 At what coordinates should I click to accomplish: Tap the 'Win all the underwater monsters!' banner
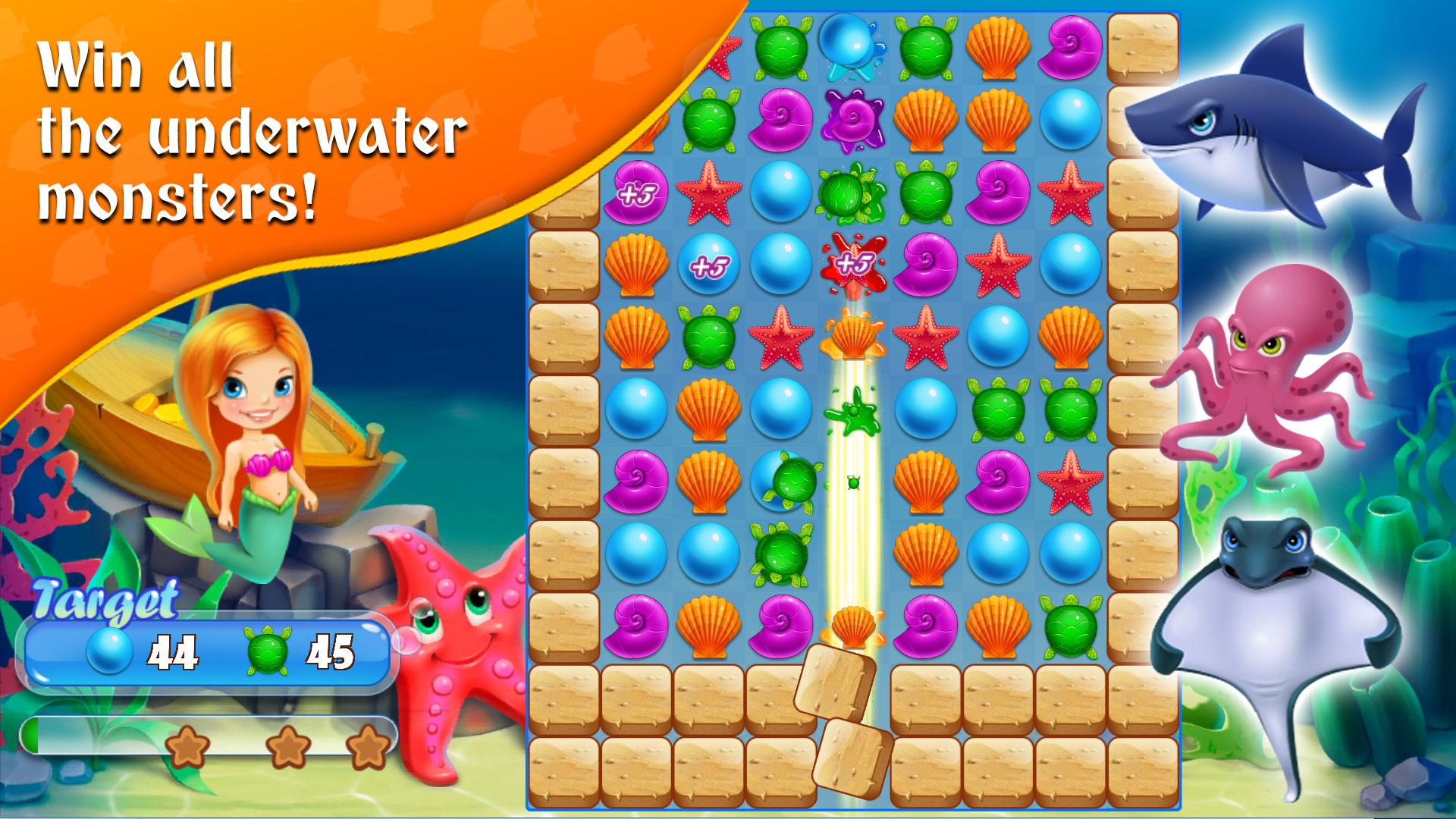pyautogui.click(x=250, y=129)
